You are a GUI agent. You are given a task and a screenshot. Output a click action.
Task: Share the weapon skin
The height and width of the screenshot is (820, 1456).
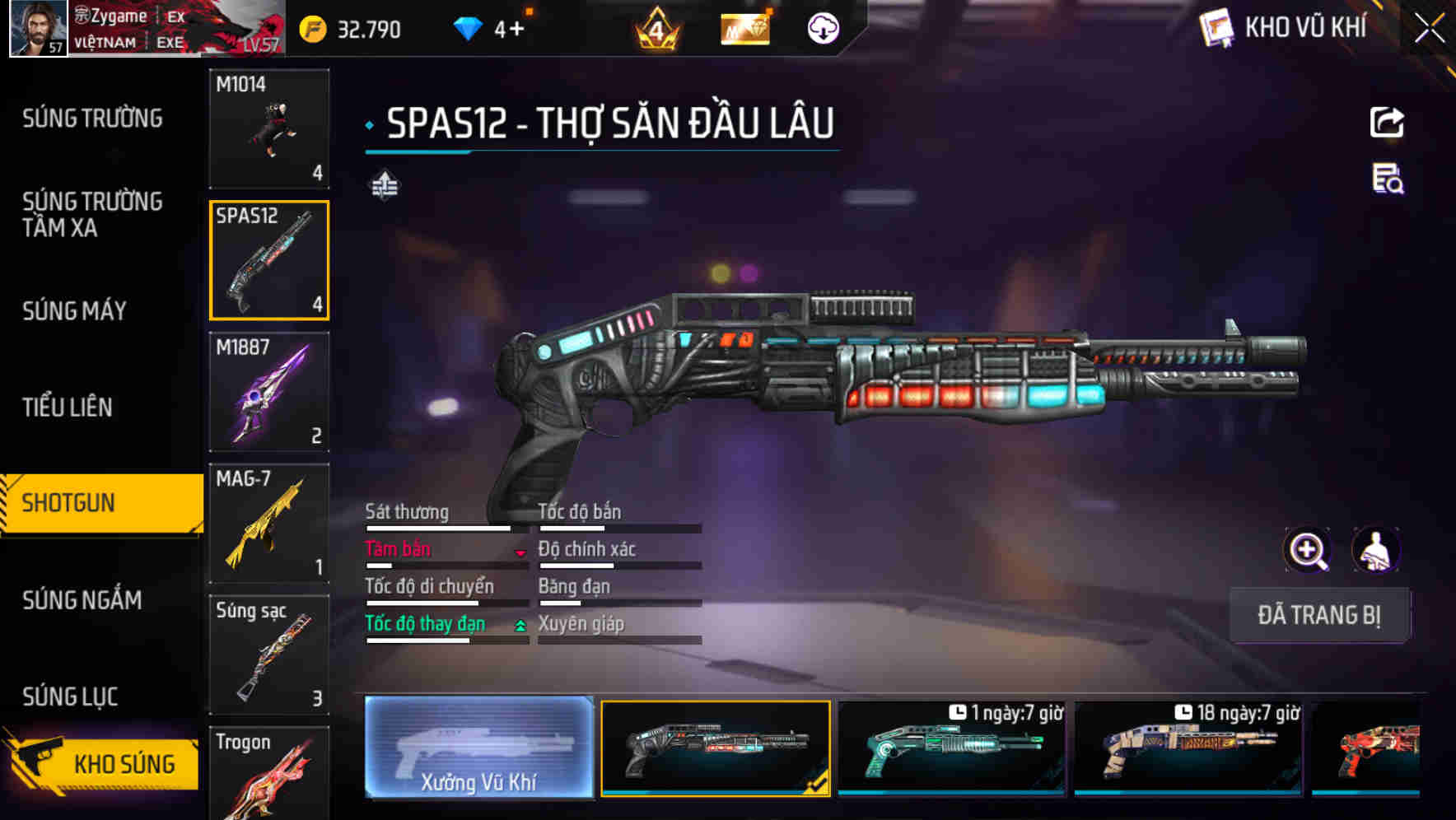1387,123
